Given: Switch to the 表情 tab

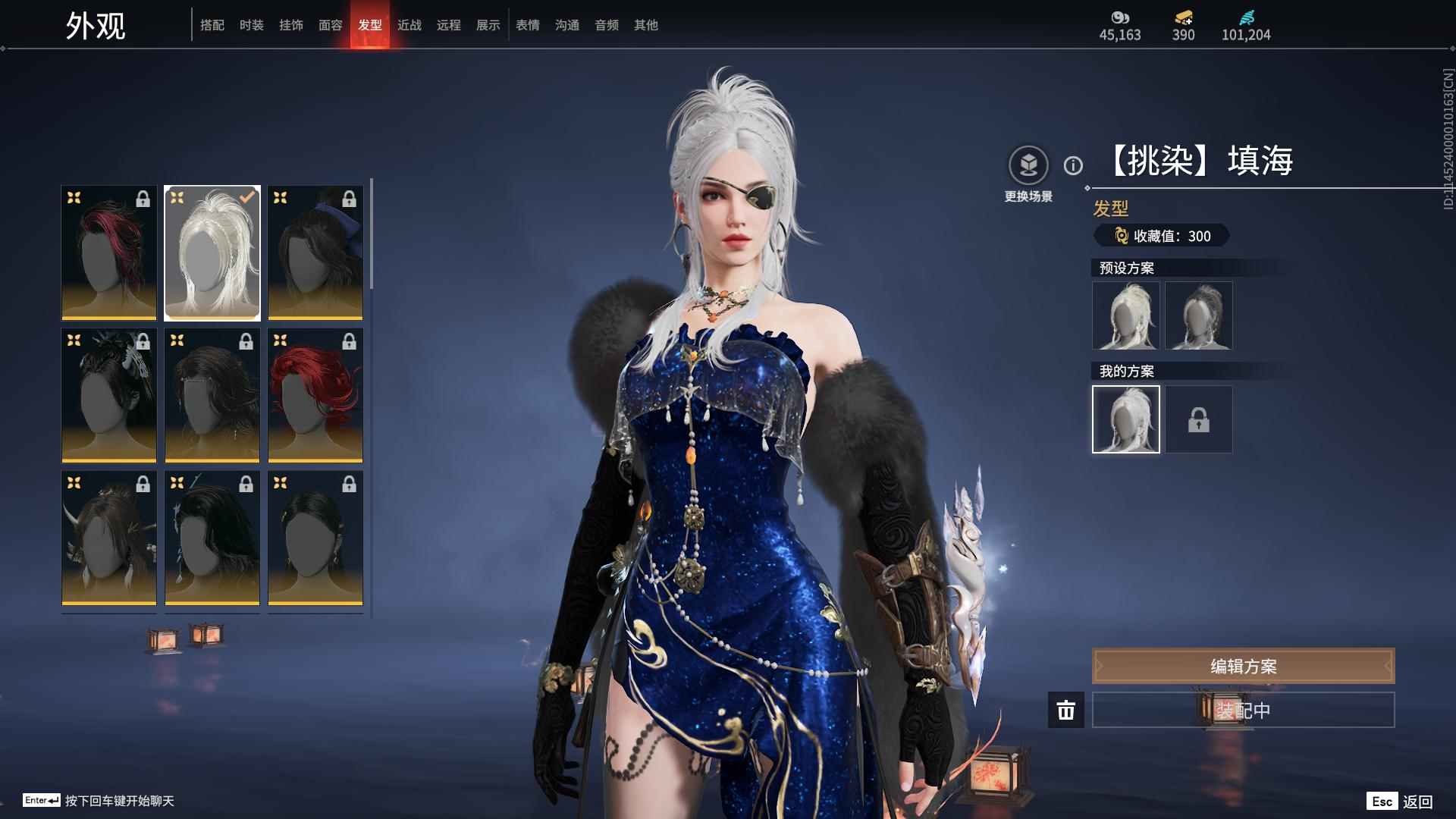Looking at the screenshot, I should tap(527, 25).
